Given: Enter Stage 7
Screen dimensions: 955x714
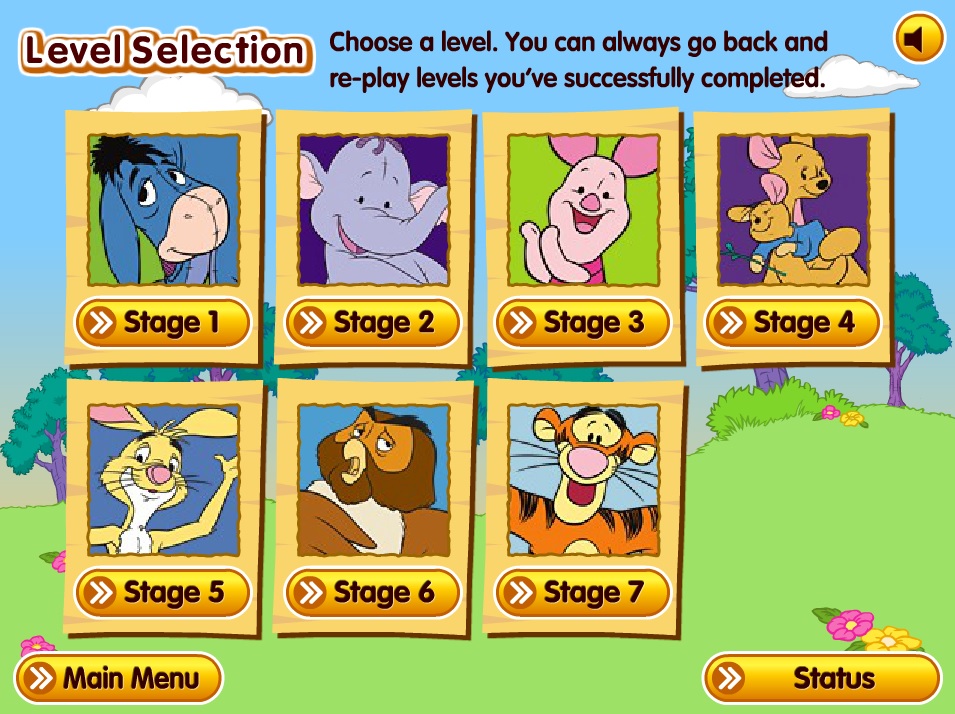Looking at the screenshot, I should click(582, 592).
